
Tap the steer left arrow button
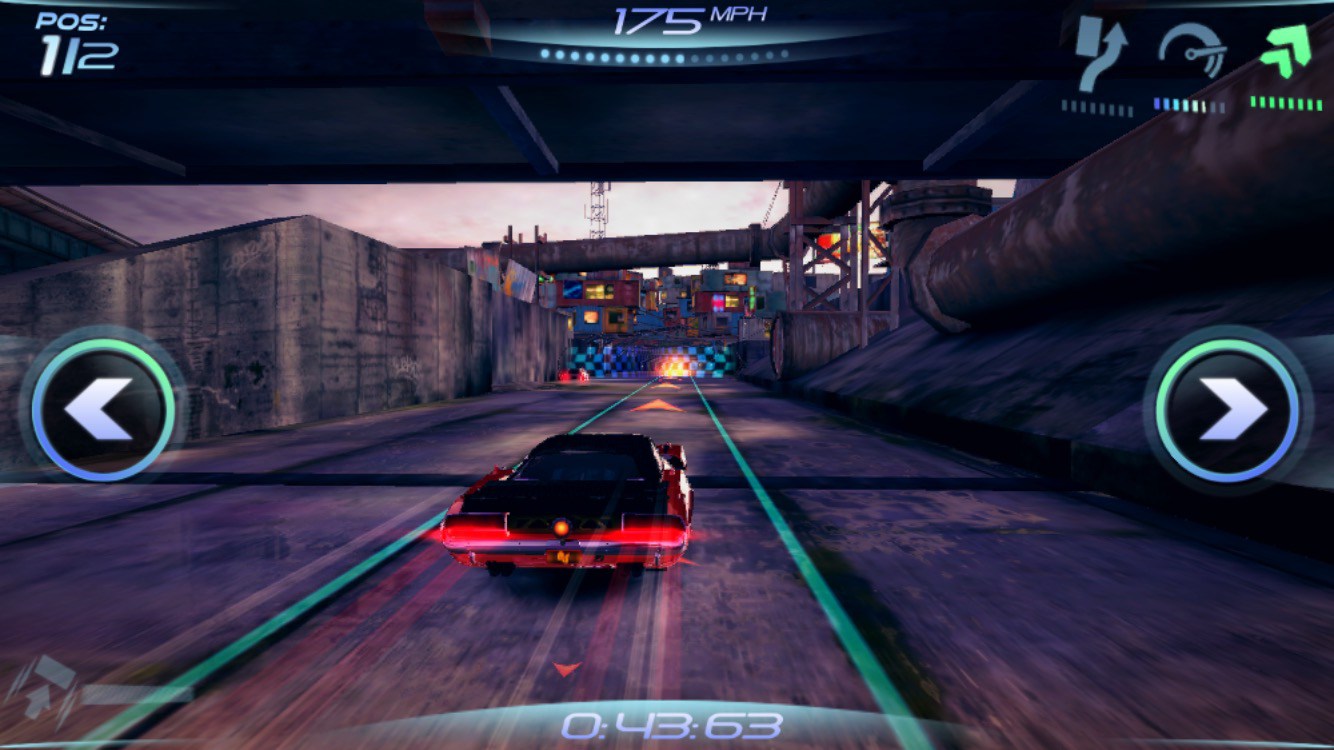pos(102,408)
